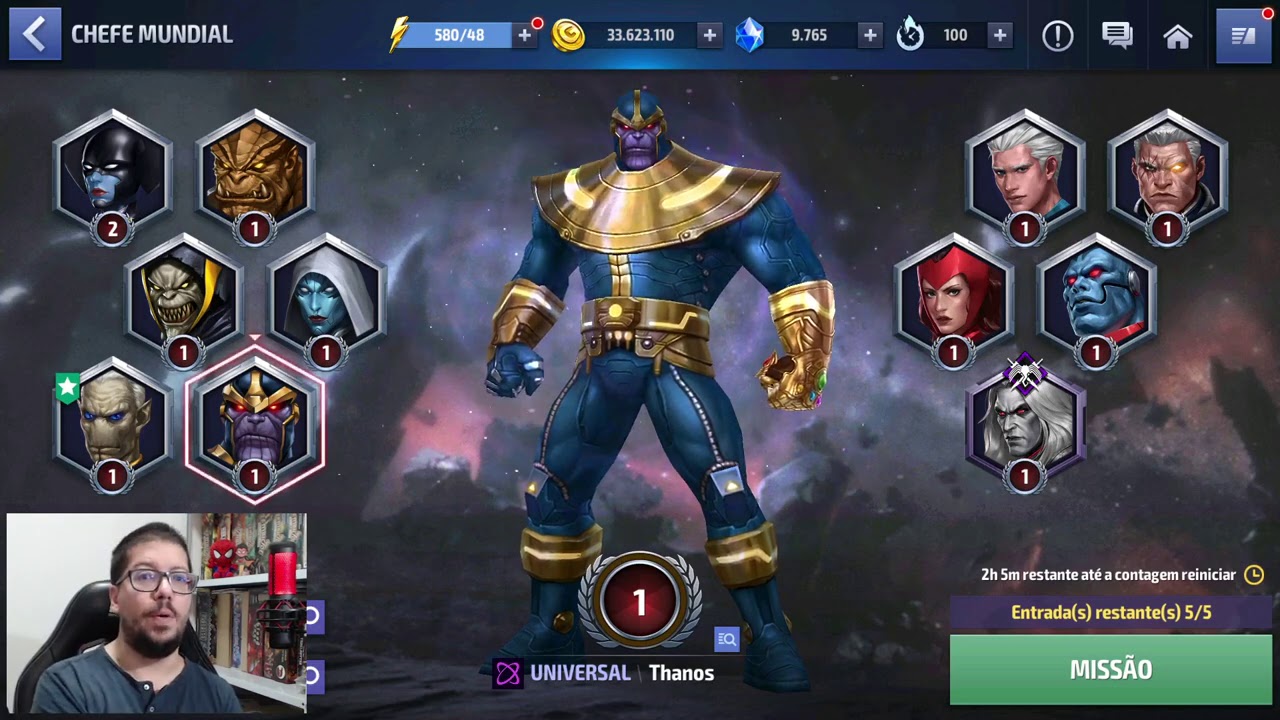This screenshot has height=720, width=1280.
Task: Return to the home screen
Action: click(1178, 37)
